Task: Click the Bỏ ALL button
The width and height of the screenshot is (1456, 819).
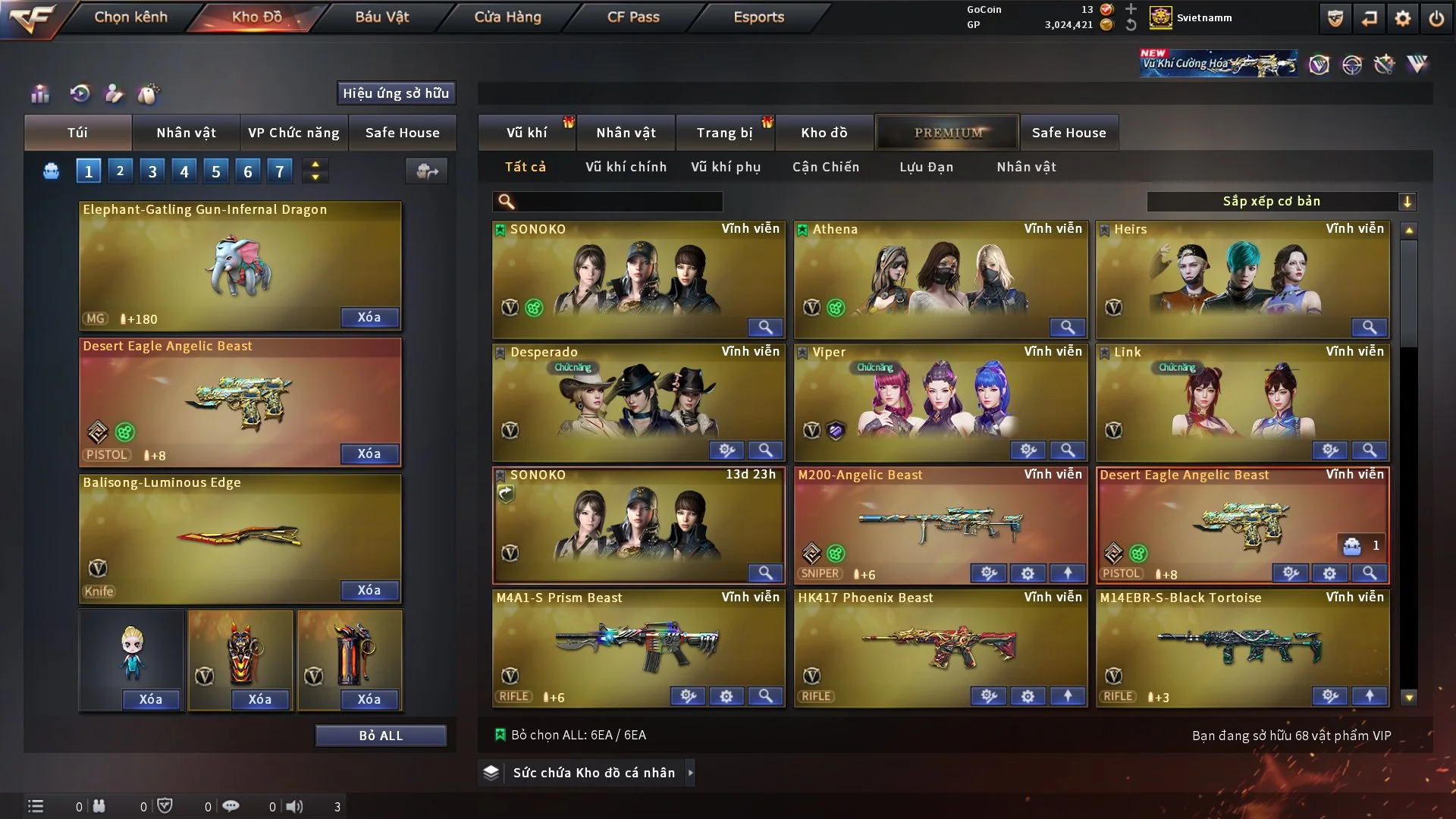Action: [381, 736]
